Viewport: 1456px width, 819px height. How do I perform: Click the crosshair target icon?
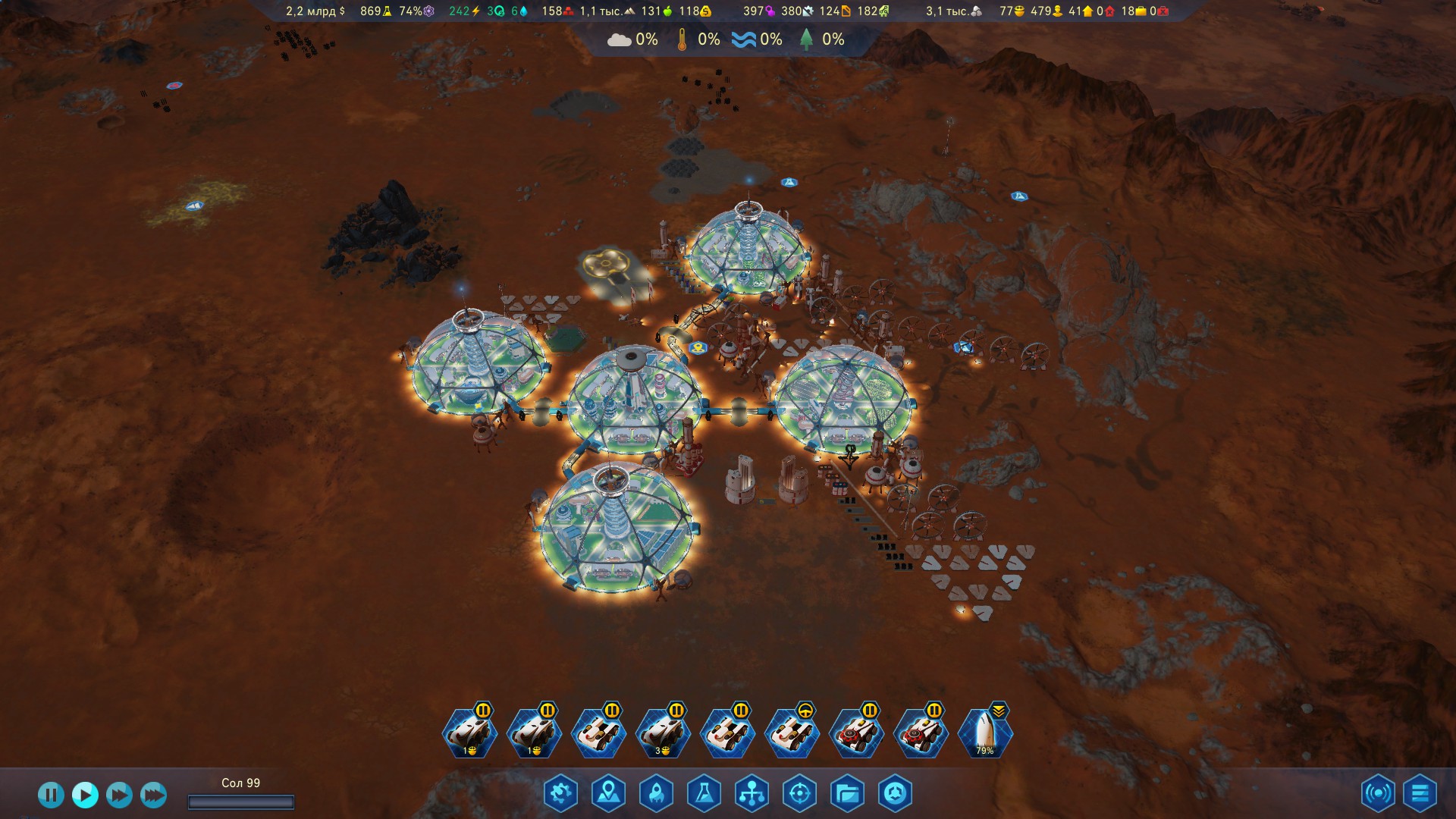pyautogui.click(x=799, y=794)
